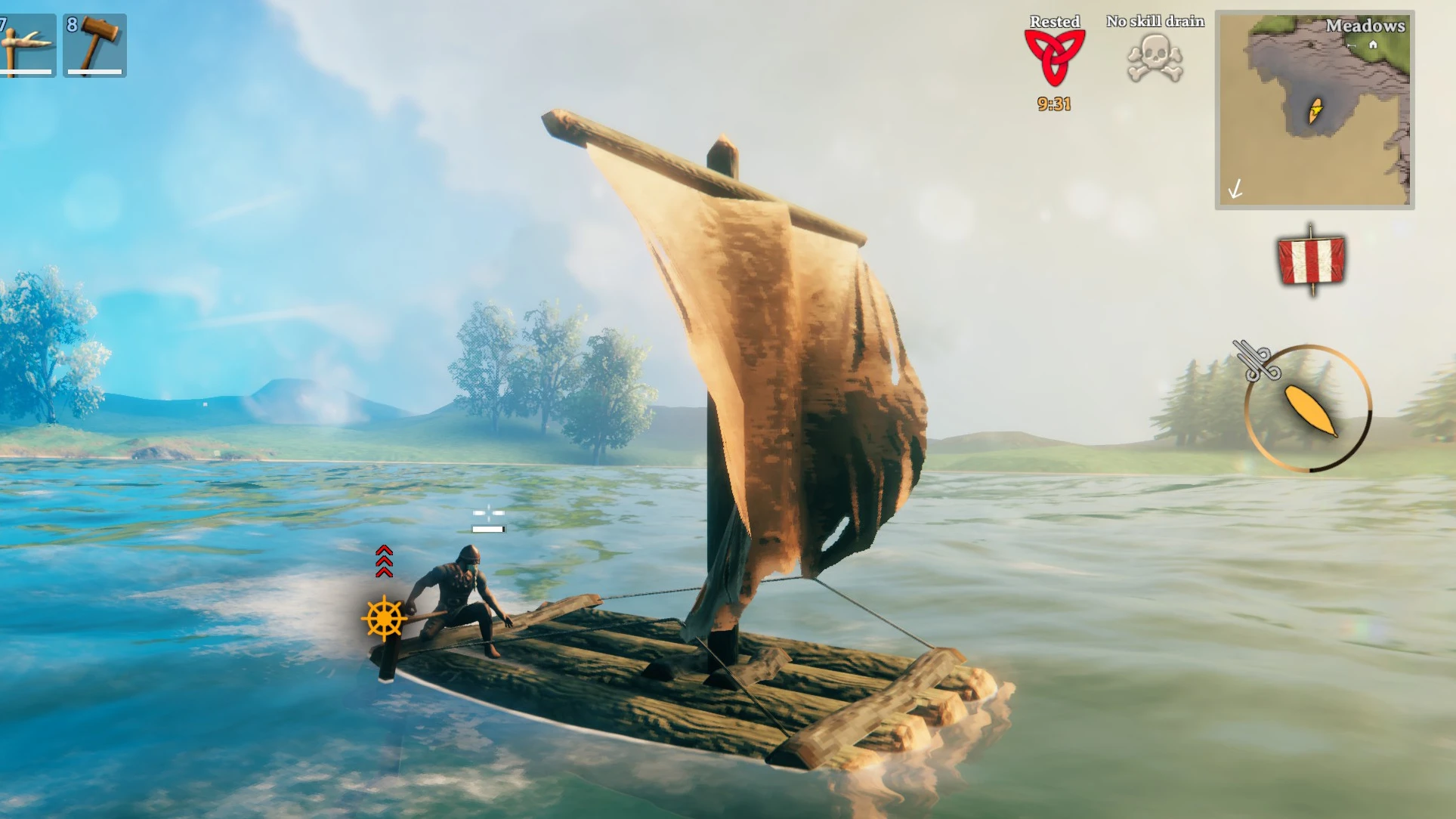Click the Rested buff icon
The image size is (1456, 819).
coord(1053,57)
